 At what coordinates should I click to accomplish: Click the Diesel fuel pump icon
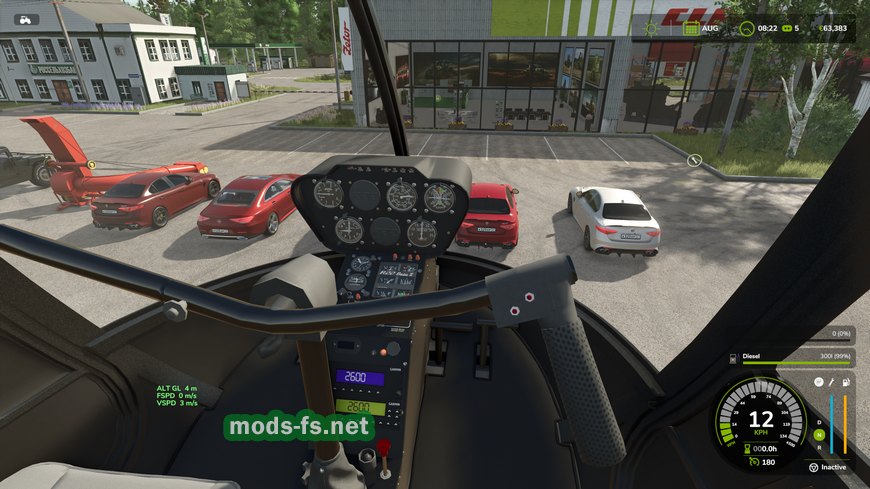pyautogui.click(x=734, y=356)
